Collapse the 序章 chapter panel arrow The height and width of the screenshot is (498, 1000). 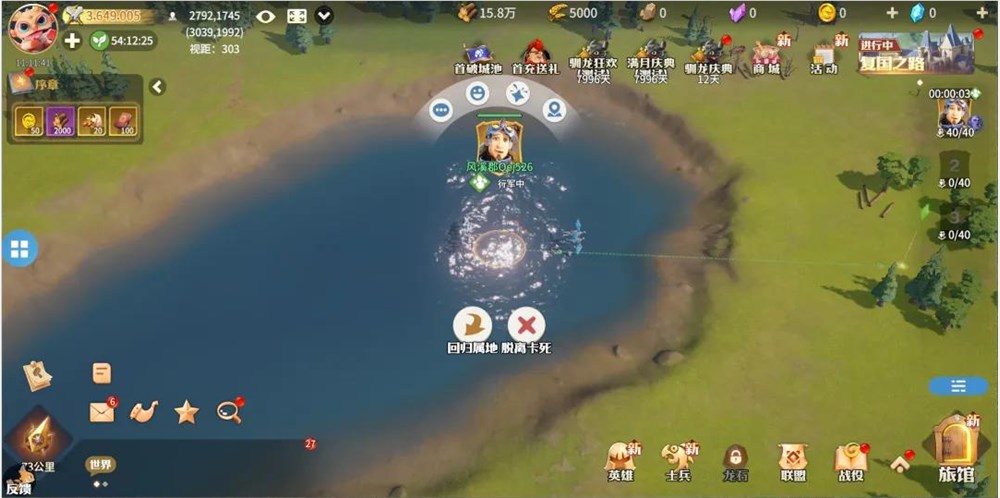click(x=157, y=87)
